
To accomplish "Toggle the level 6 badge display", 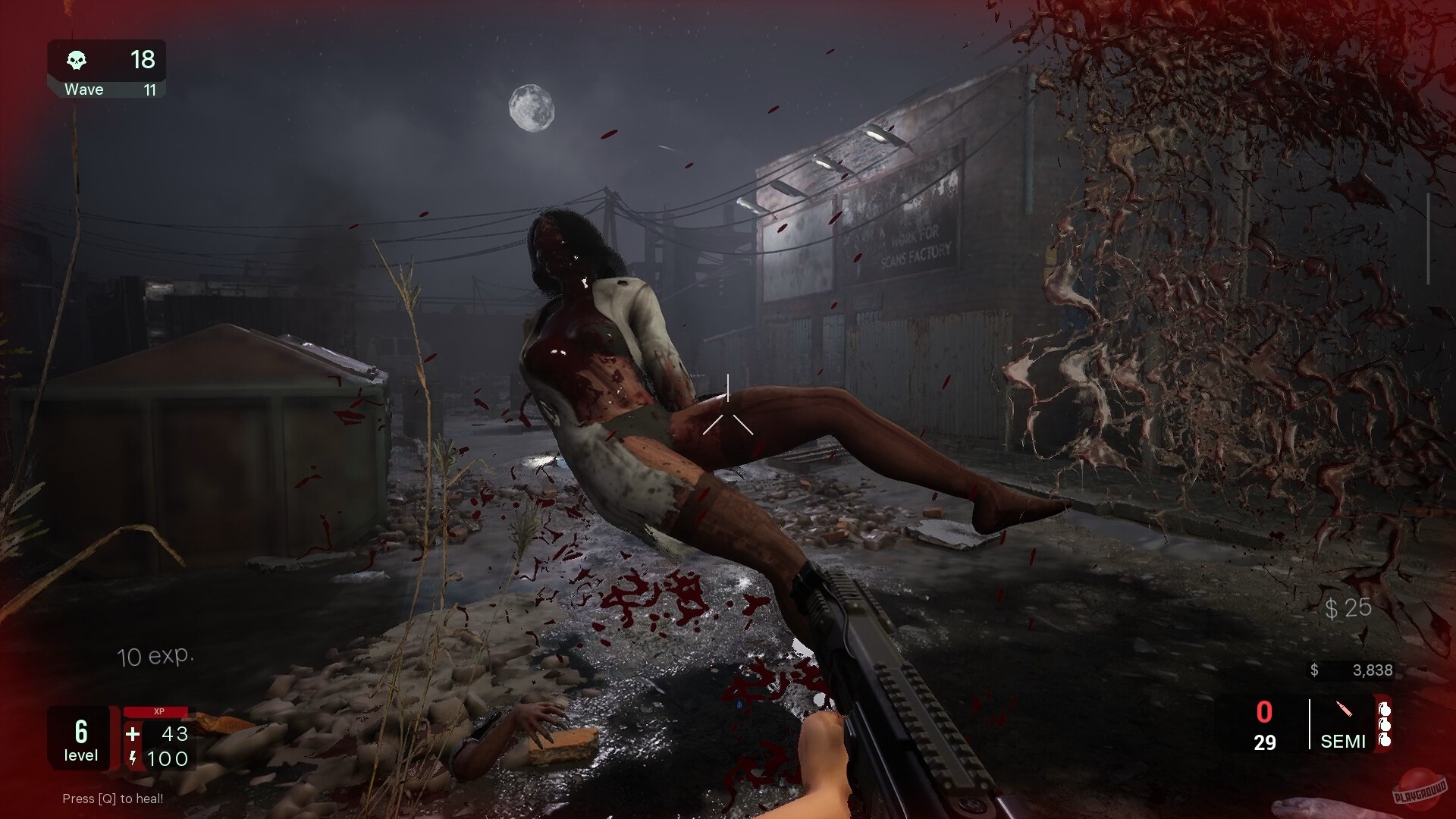I will [x=80, y=738].
